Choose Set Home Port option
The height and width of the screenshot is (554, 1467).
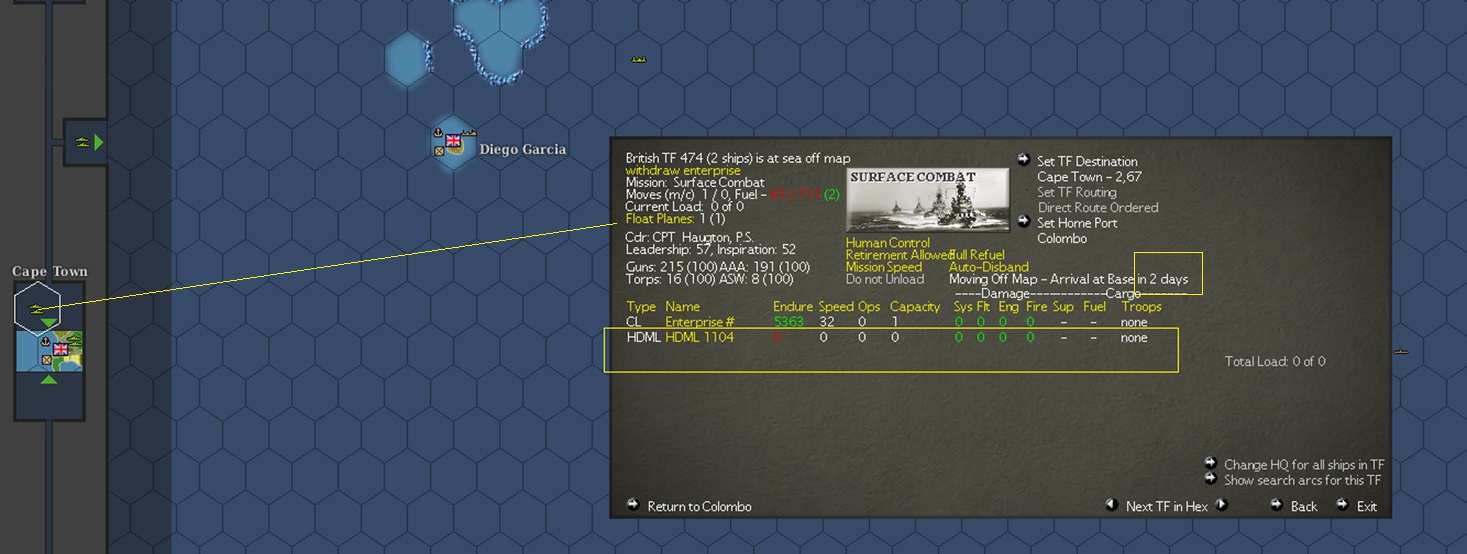click(x=1075, y=223)
